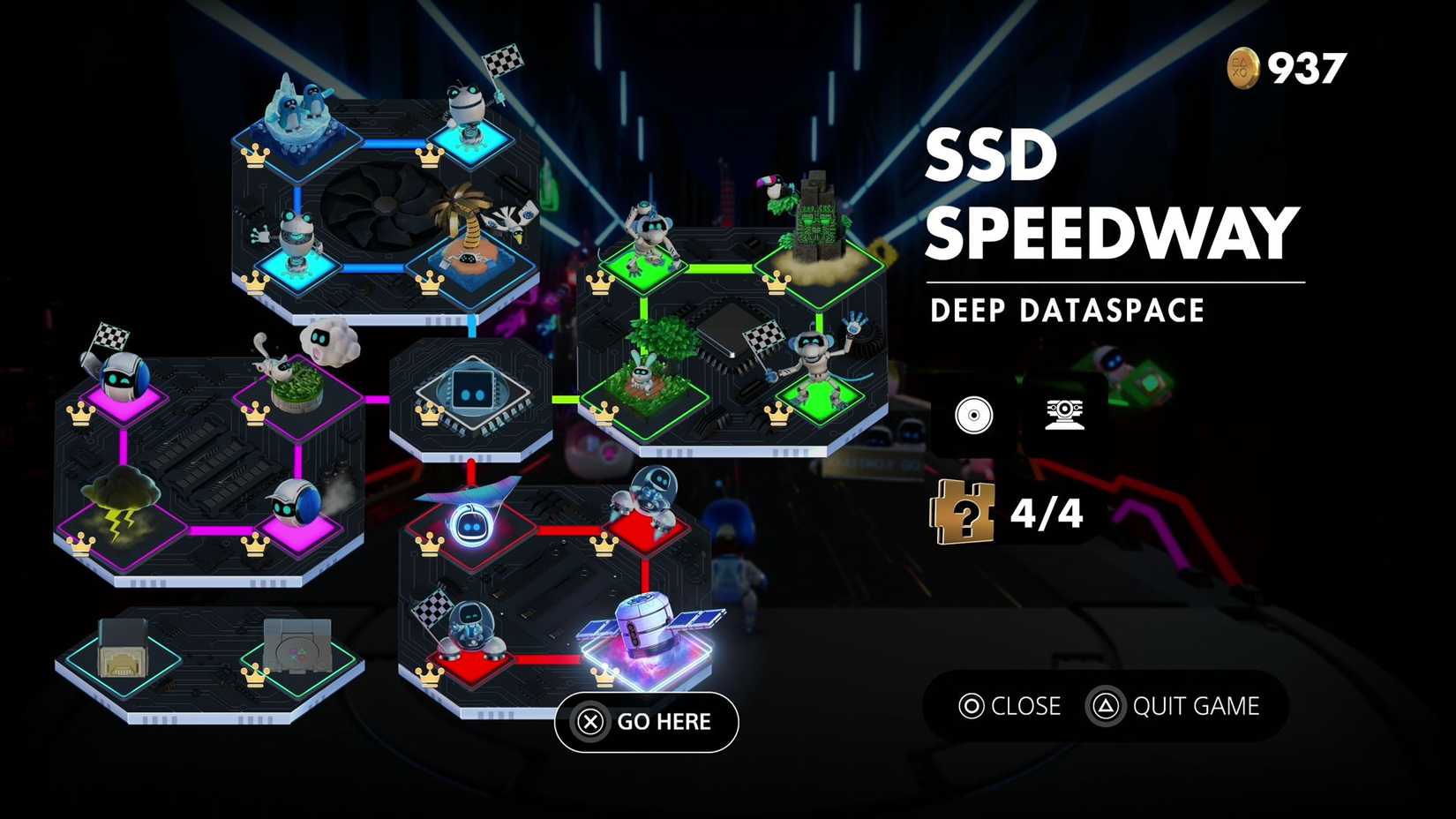Click the EyeToy camera artifact icon
The width and height of the screenshot is (1456, 819).
[x=1068, y=415]
